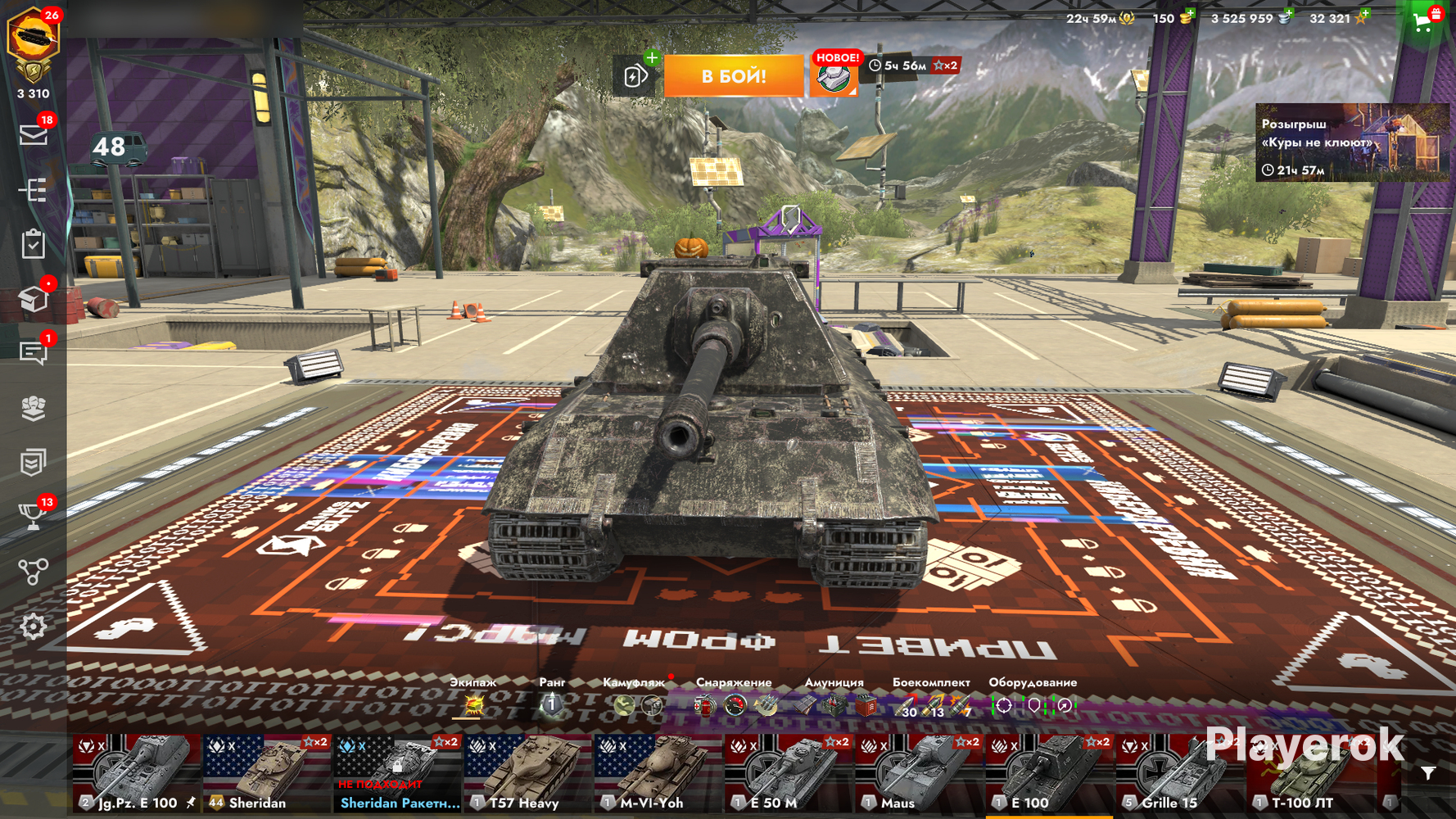Choose the Sheridan tank in carousel
The image size is (1456, 819).
(x=267, y=773)
